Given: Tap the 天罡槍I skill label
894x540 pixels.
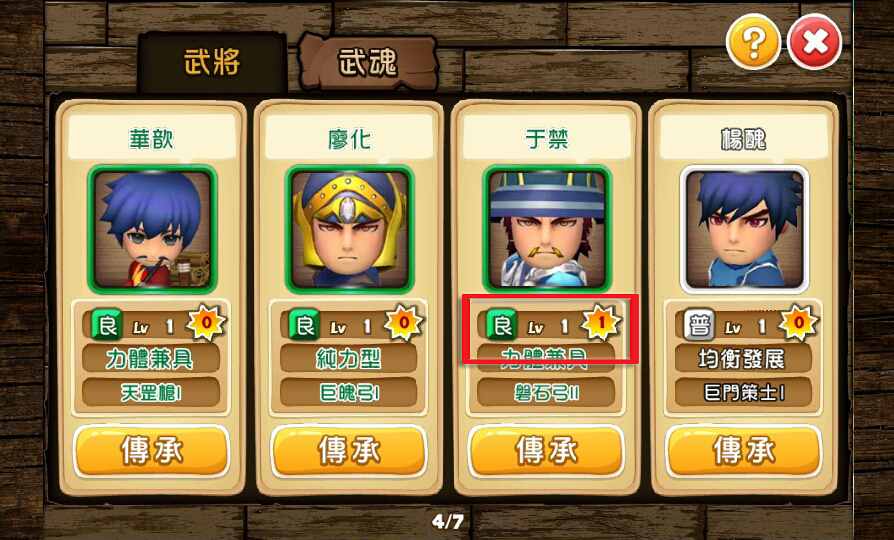Looking at the screenshot, I should click(x=152, y=392).
